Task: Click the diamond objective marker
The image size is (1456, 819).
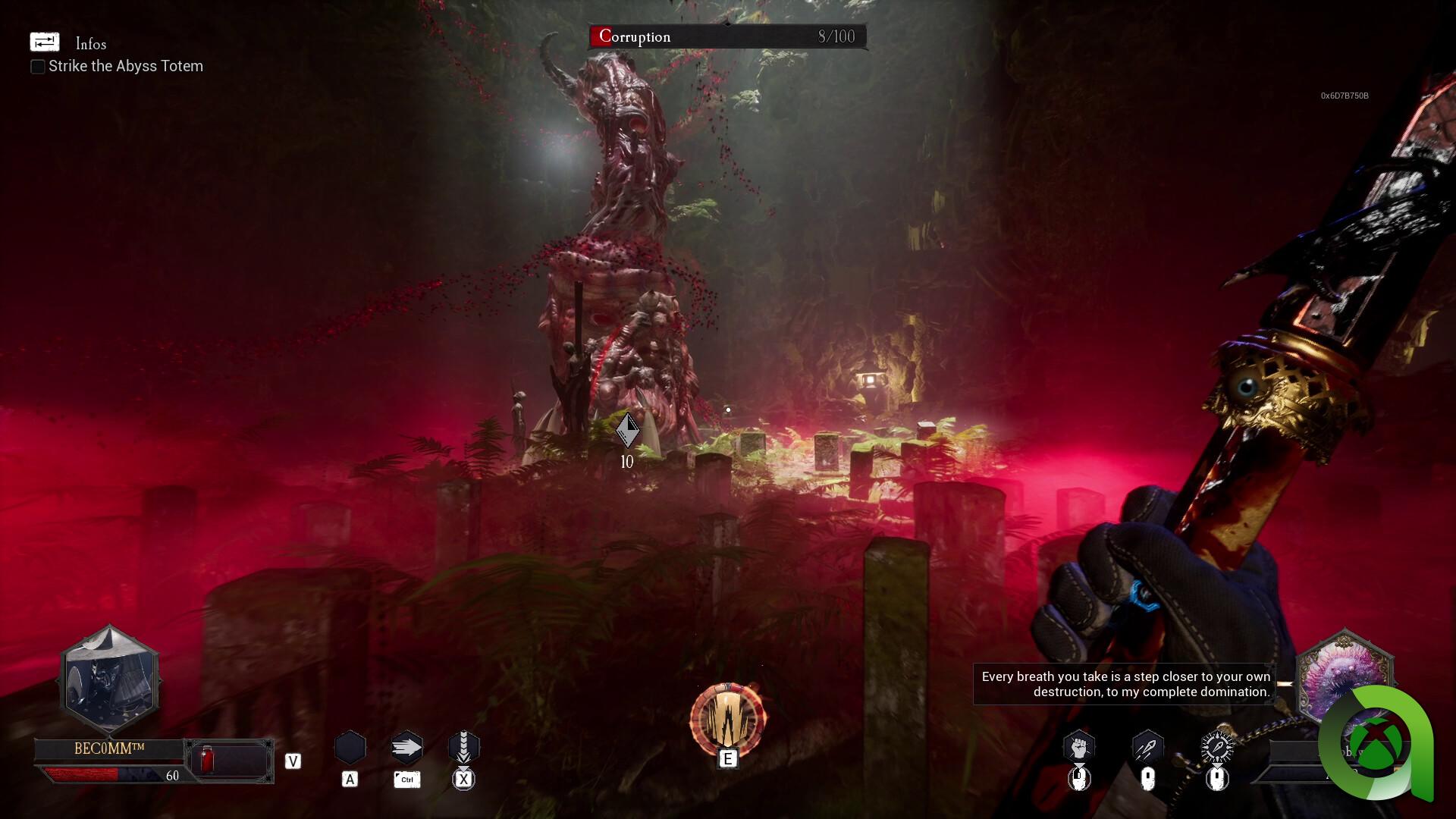Action: click(x=627, y=431)
